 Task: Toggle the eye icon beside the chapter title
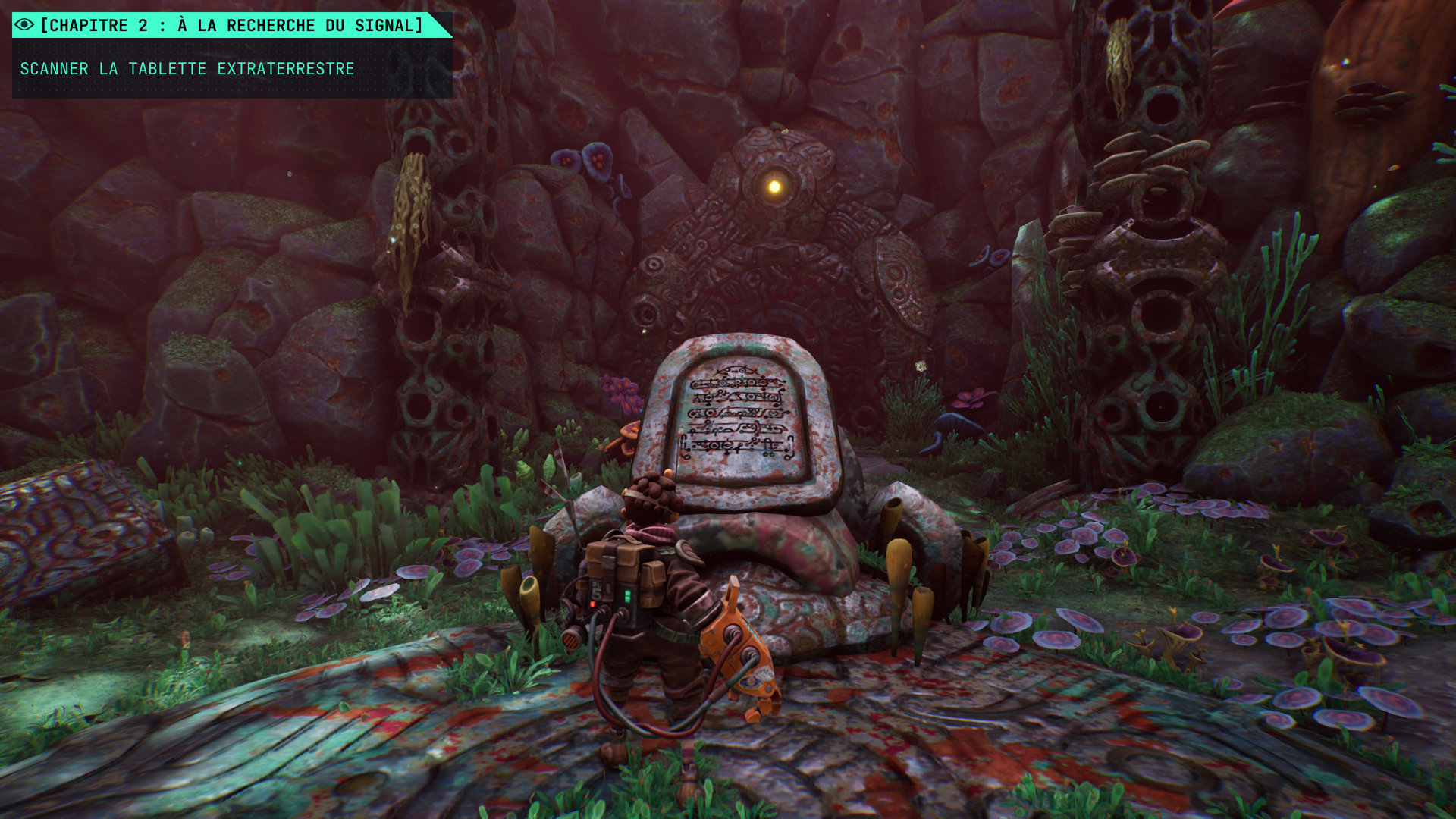click(x=24, y=25)
